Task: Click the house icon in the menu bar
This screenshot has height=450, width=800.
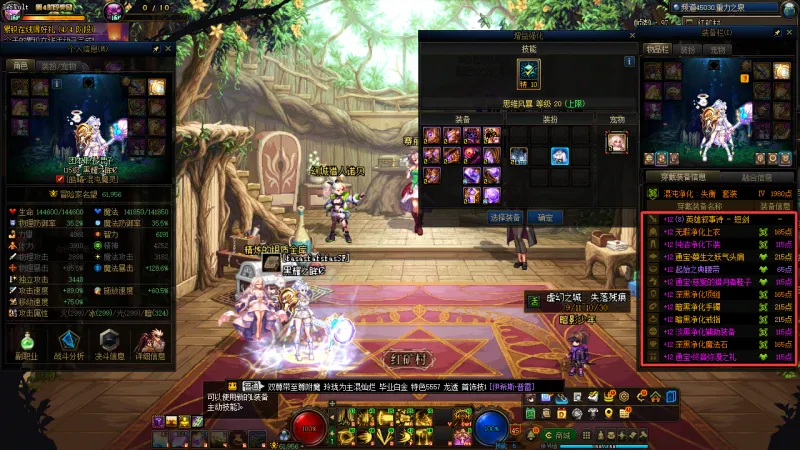Action: point(653,399)
